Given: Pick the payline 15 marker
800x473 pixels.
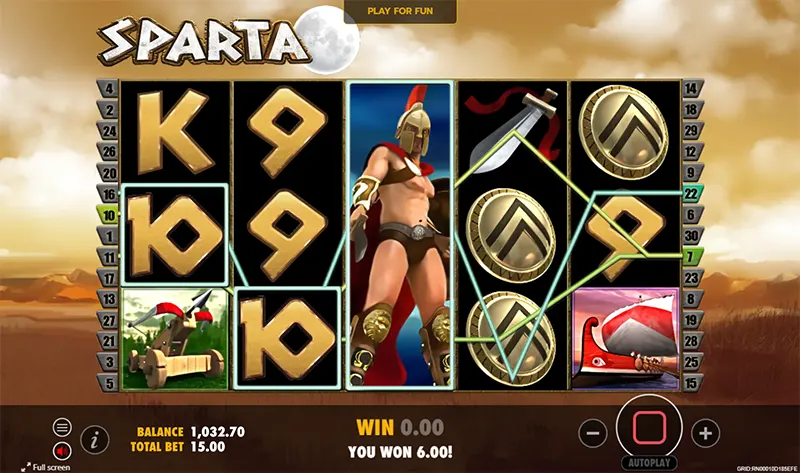Looking at the screenshot, I should [692, 382].
